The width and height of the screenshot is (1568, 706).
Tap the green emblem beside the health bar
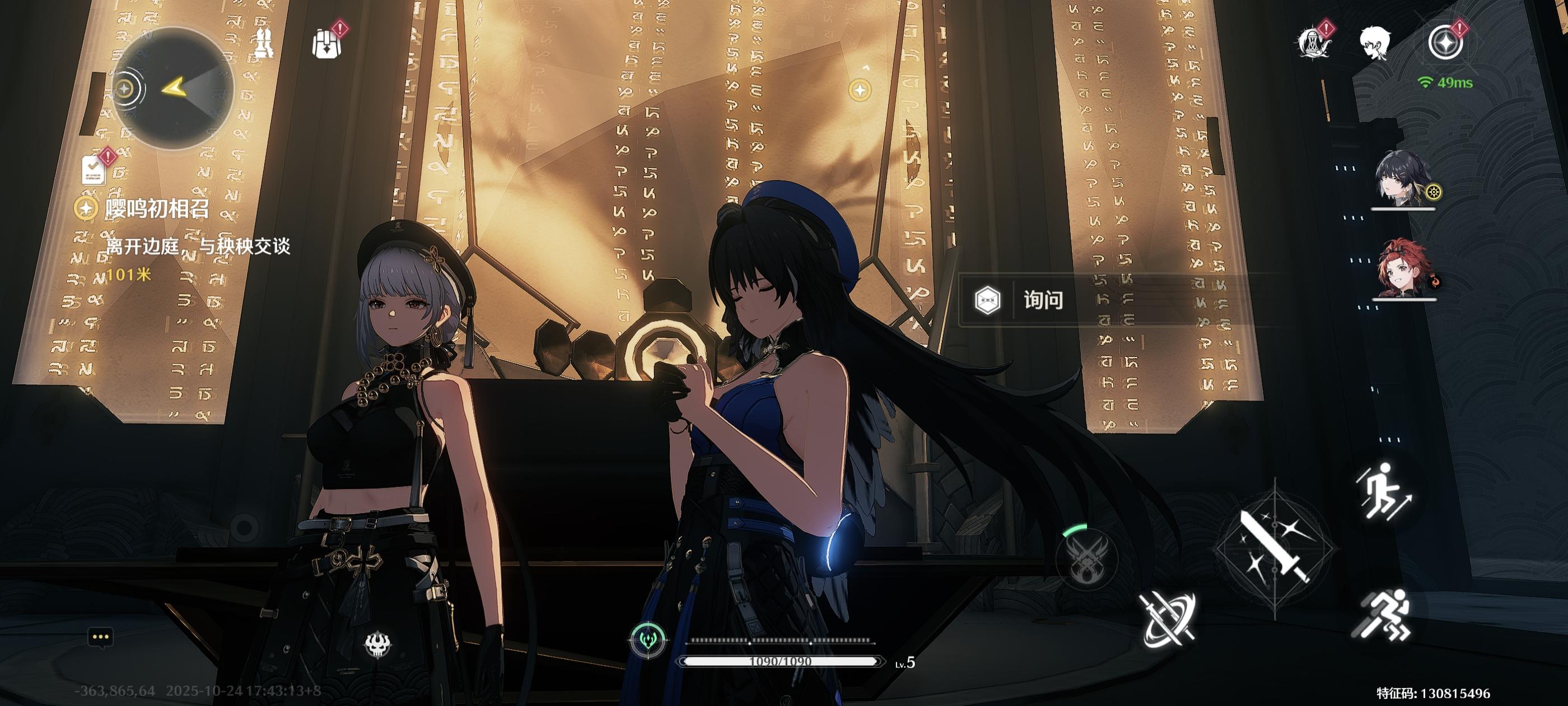(x=648, y=640)
